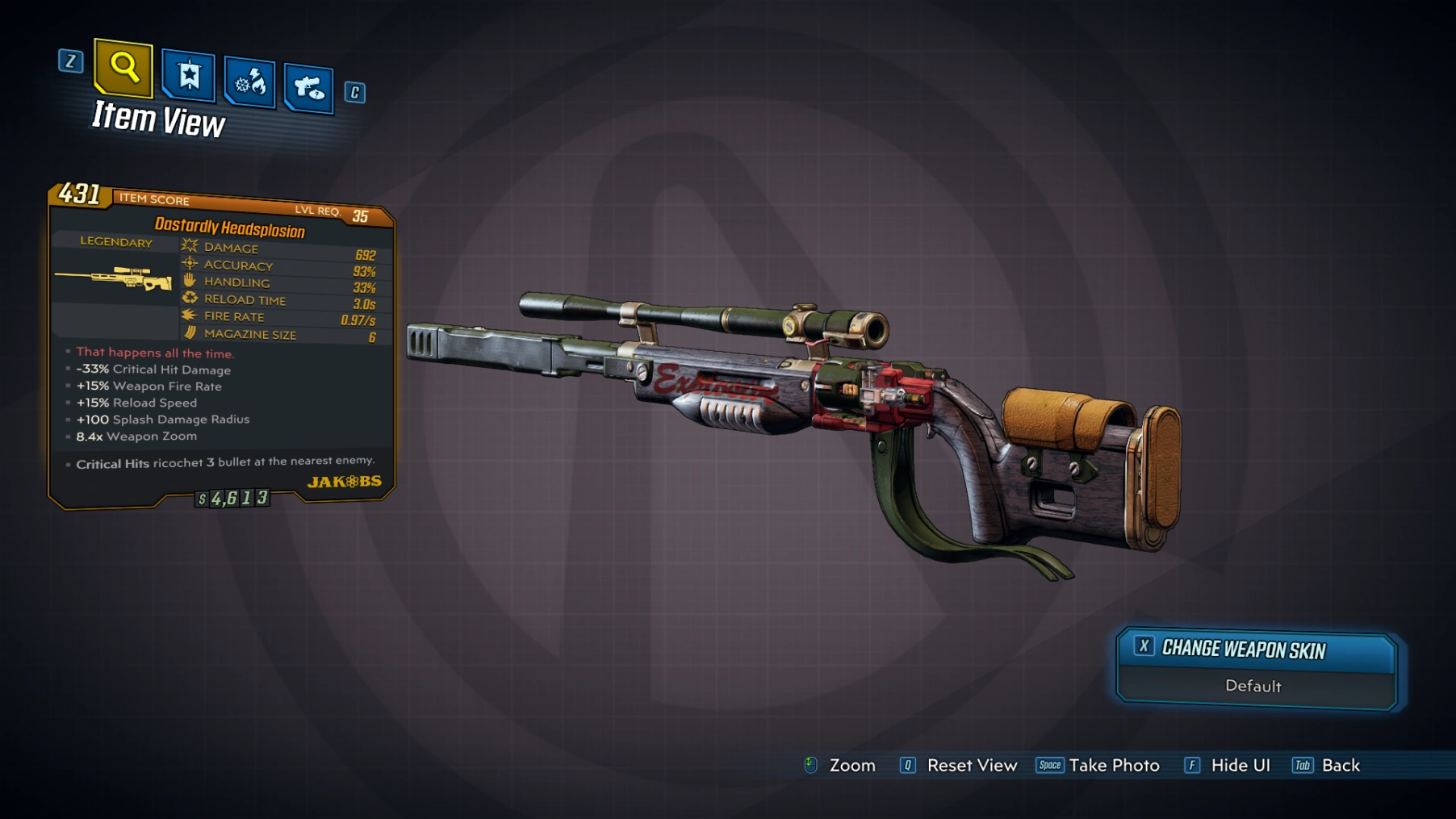Go Back from the item view
1456x819 pixels.
tap(1340, 766)
